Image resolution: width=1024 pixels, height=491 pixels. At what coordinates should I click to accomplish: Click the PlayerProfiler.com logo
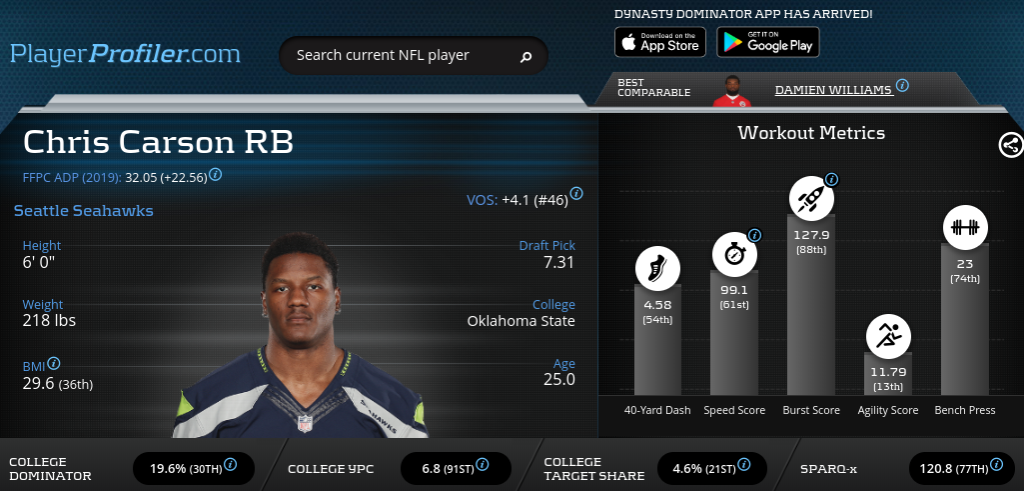tap(125, 53)
